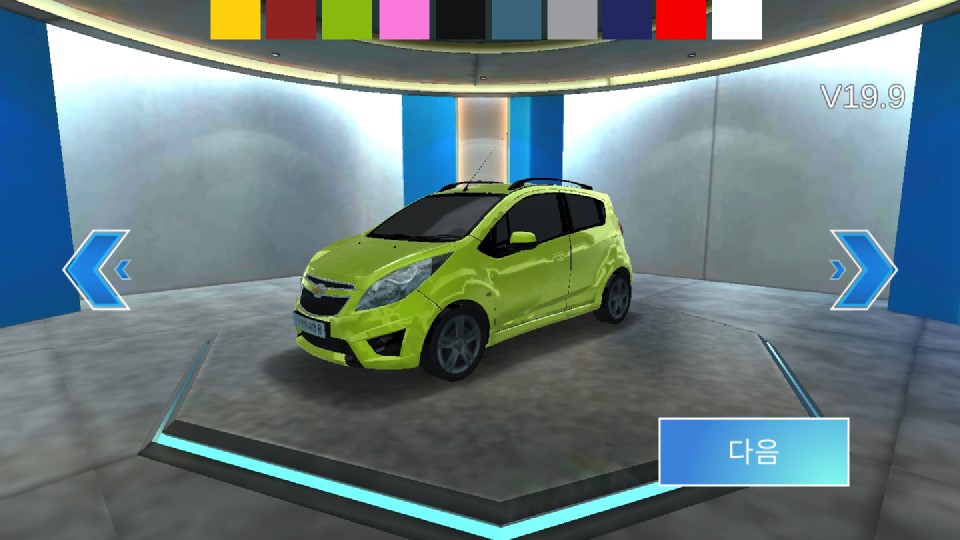Viewport: 960px width, 540px height.
Task: Pick the lime green paint swatch
Action: [347, 20]
